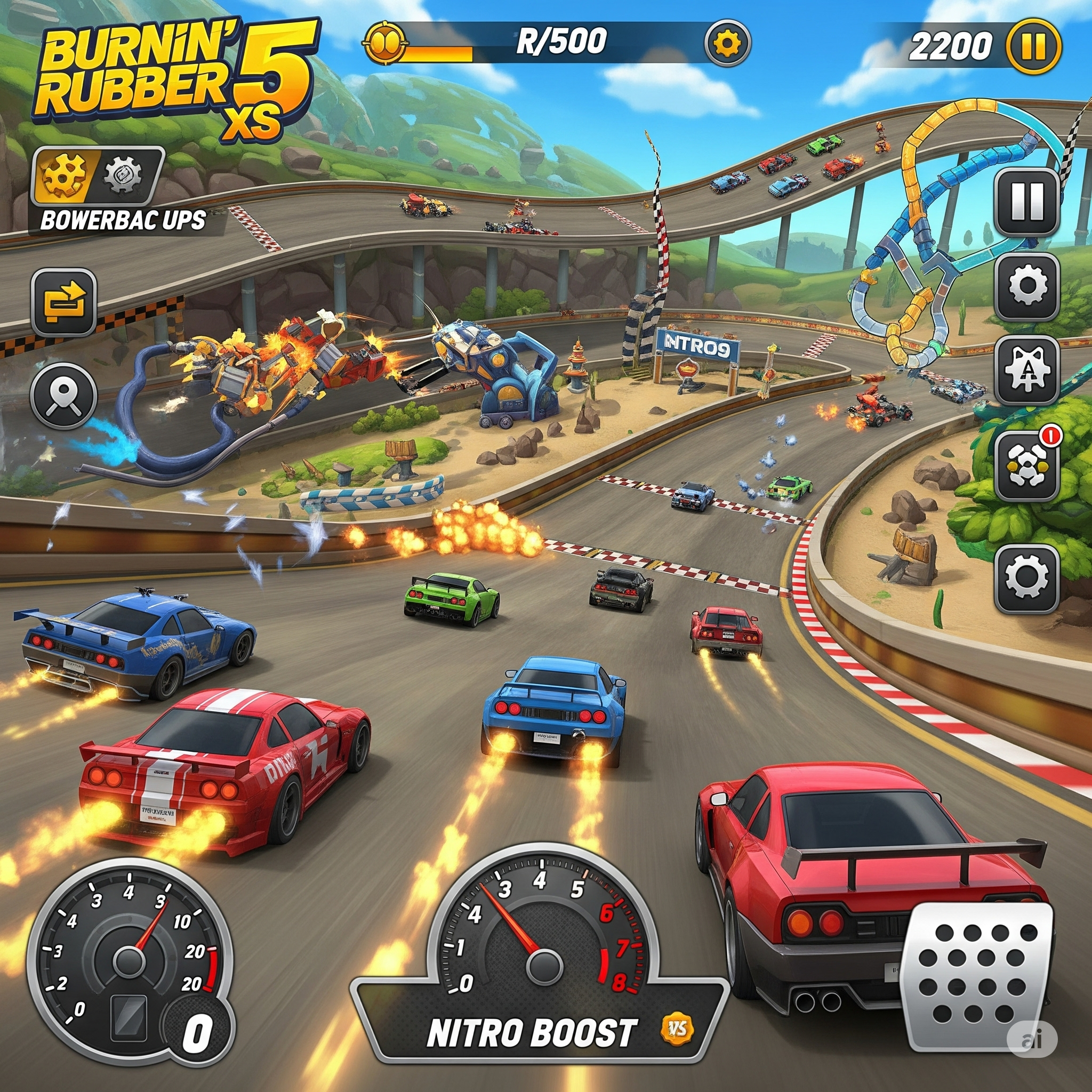Open the yellow share arrow button
The width and height of the screenshot is (1092, 1092).
pyautogui.click(x=64, y=301)
